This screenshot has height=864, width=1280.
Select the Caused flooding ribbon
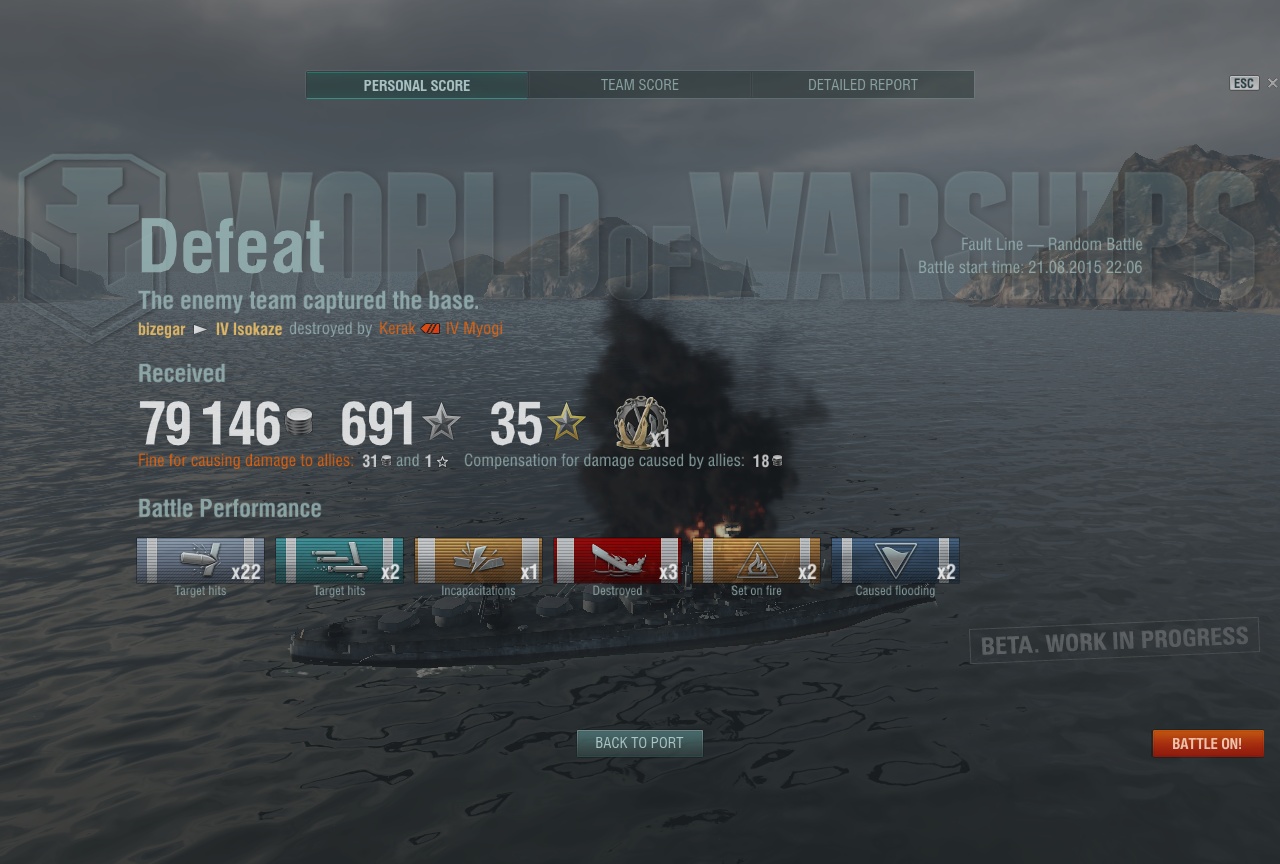point(895,560)
